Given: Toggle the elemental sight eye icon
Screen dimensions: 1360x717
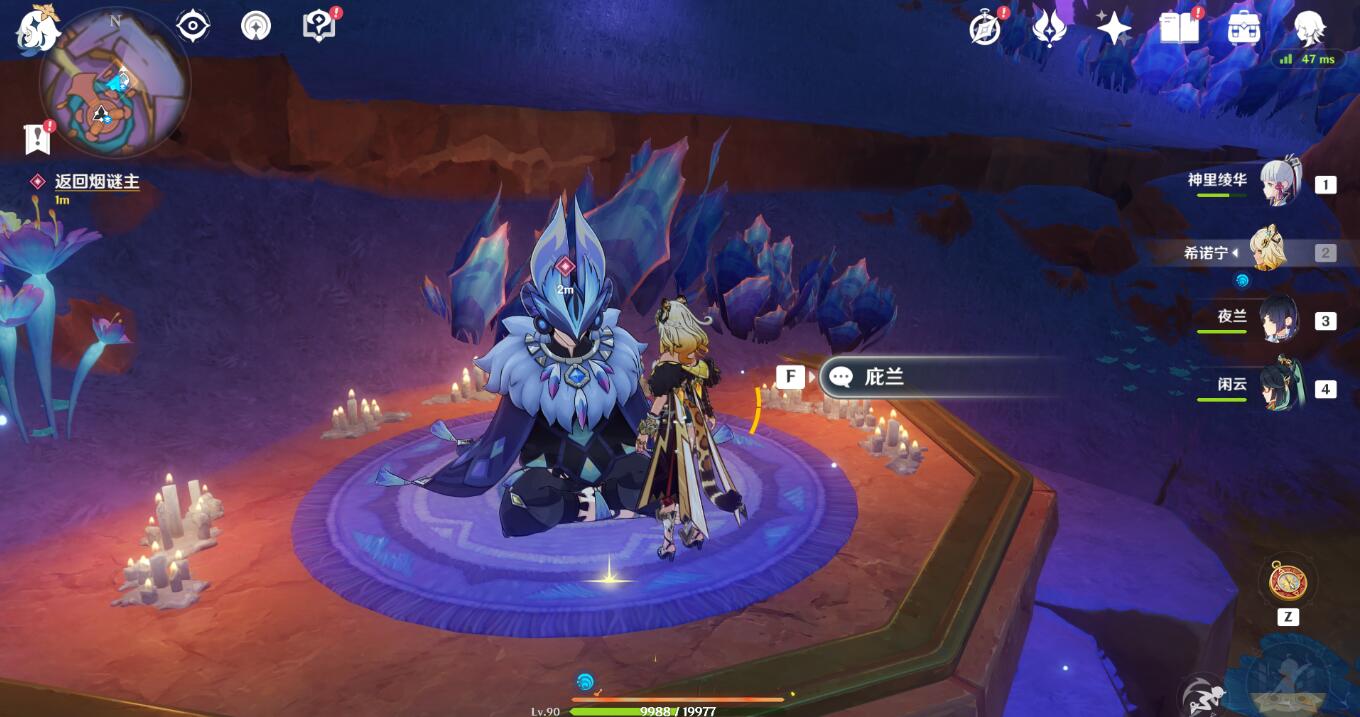Looking at the screenshot, I should (192, 26).
